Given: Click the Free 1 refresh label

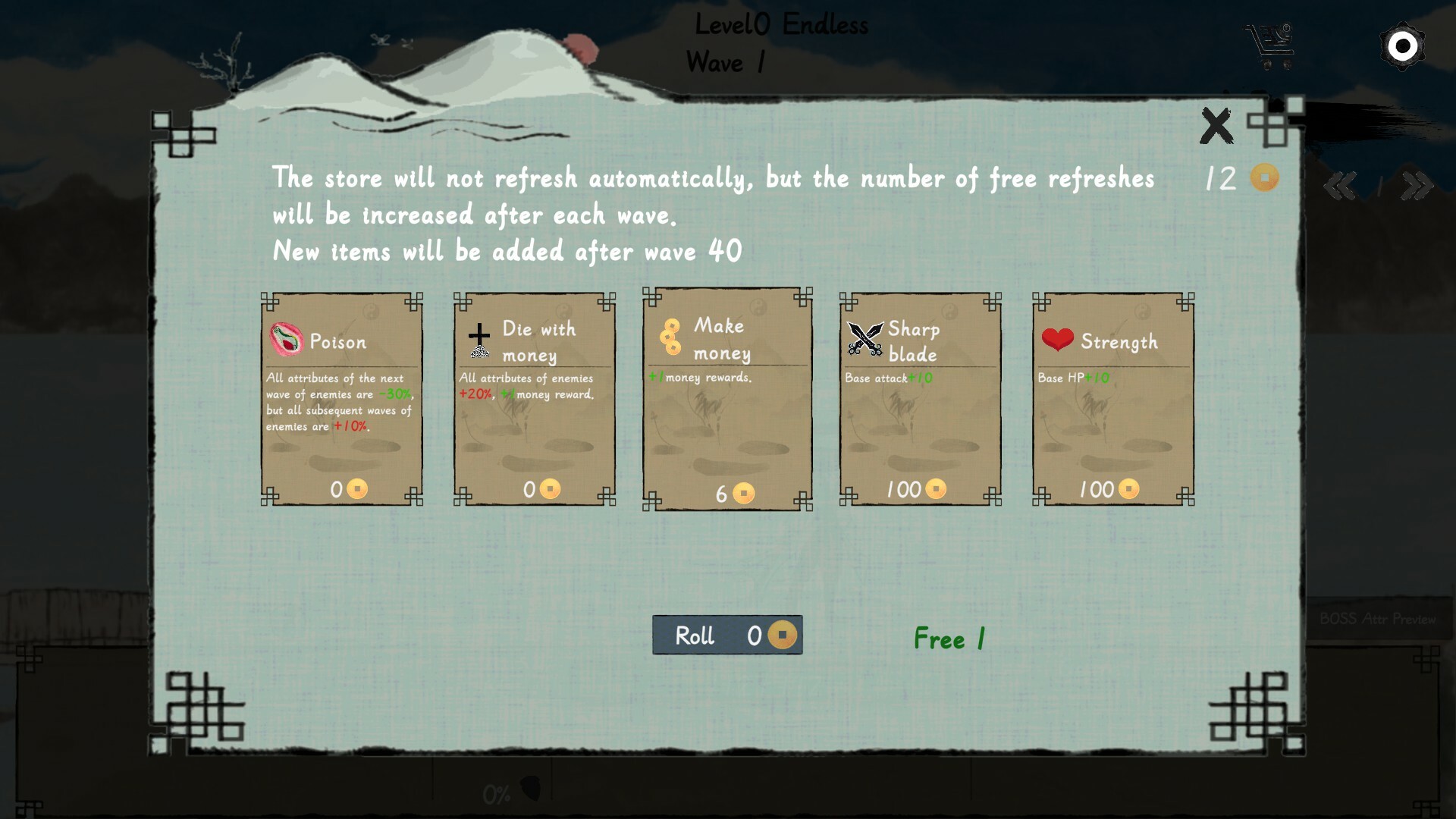Looking at the screenshot, I should pyautogui.click(x=949, y=639).
